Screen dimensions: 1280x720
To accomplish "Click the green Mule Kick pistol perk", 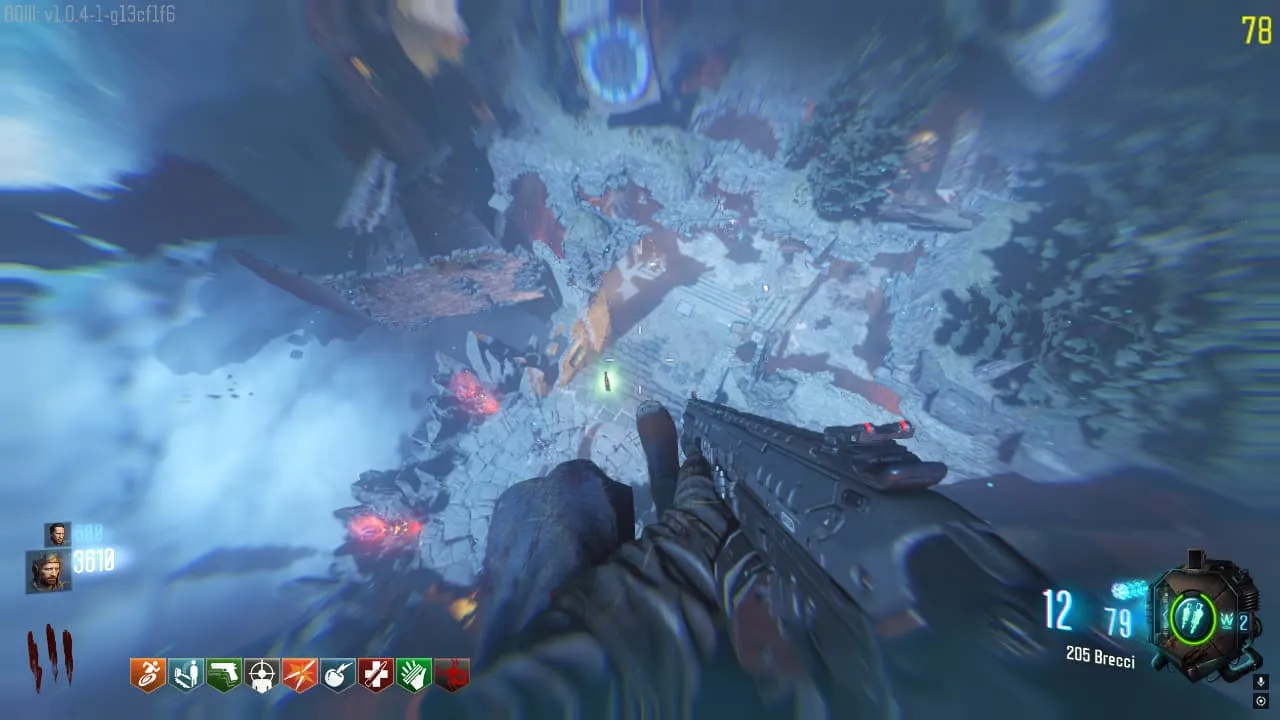I will [224, 675].
